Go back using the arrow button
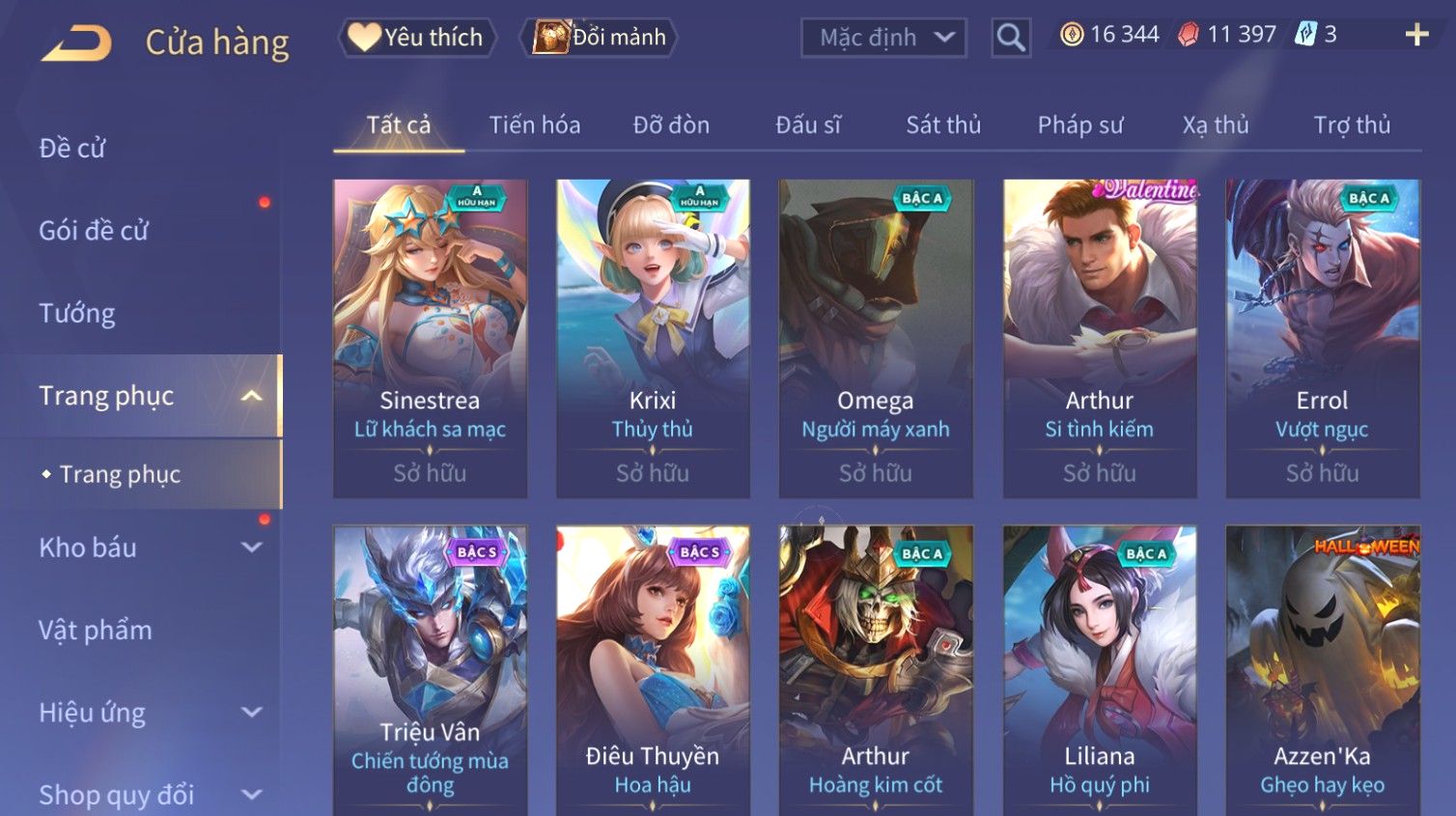The width and height of the screenshot is (1456, 816). point(77,42)
